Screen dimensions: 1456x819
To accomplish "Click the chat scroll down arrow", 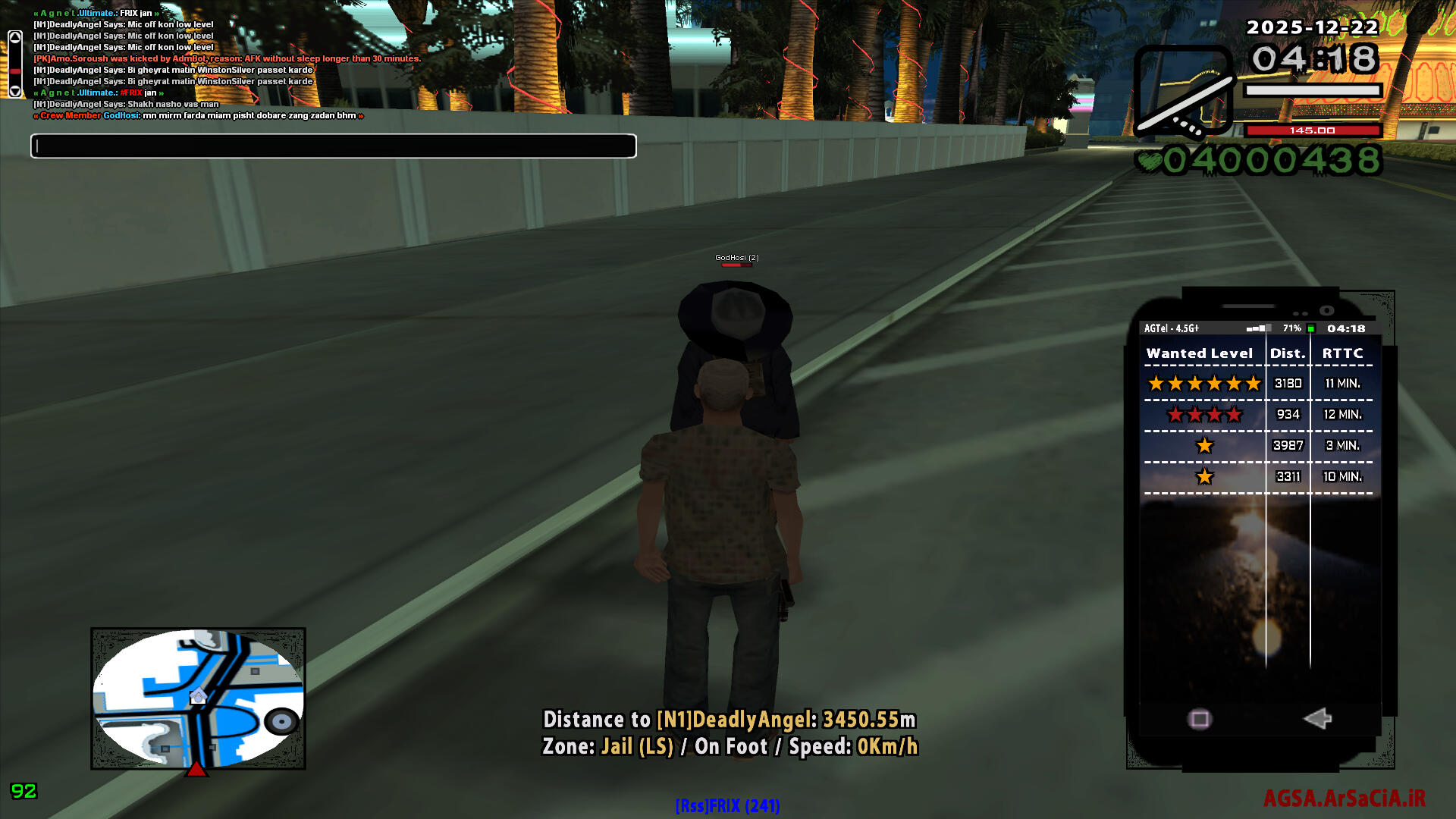I will [15, 91].
